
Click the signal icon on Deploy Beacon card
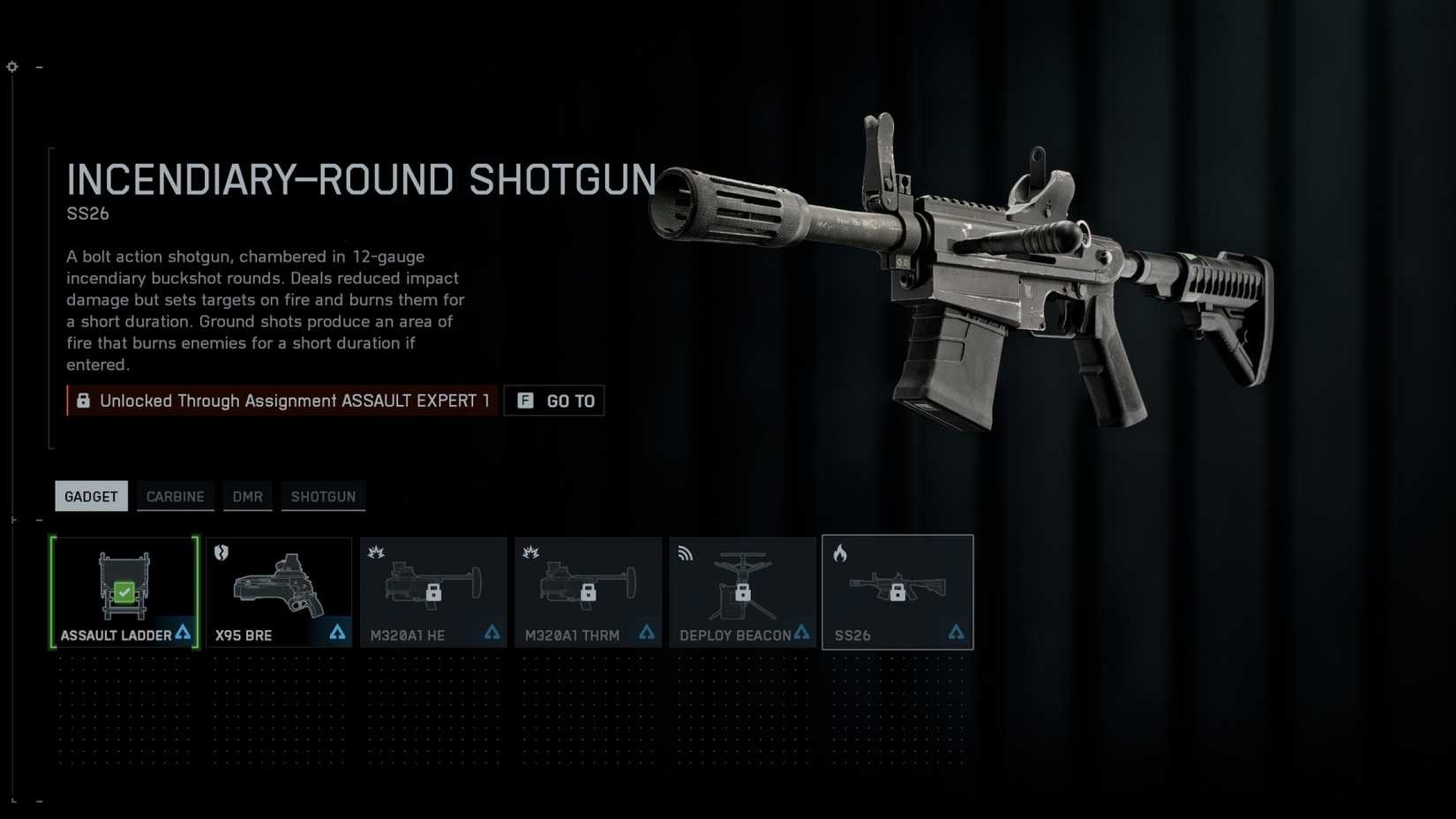pos(685,552)
